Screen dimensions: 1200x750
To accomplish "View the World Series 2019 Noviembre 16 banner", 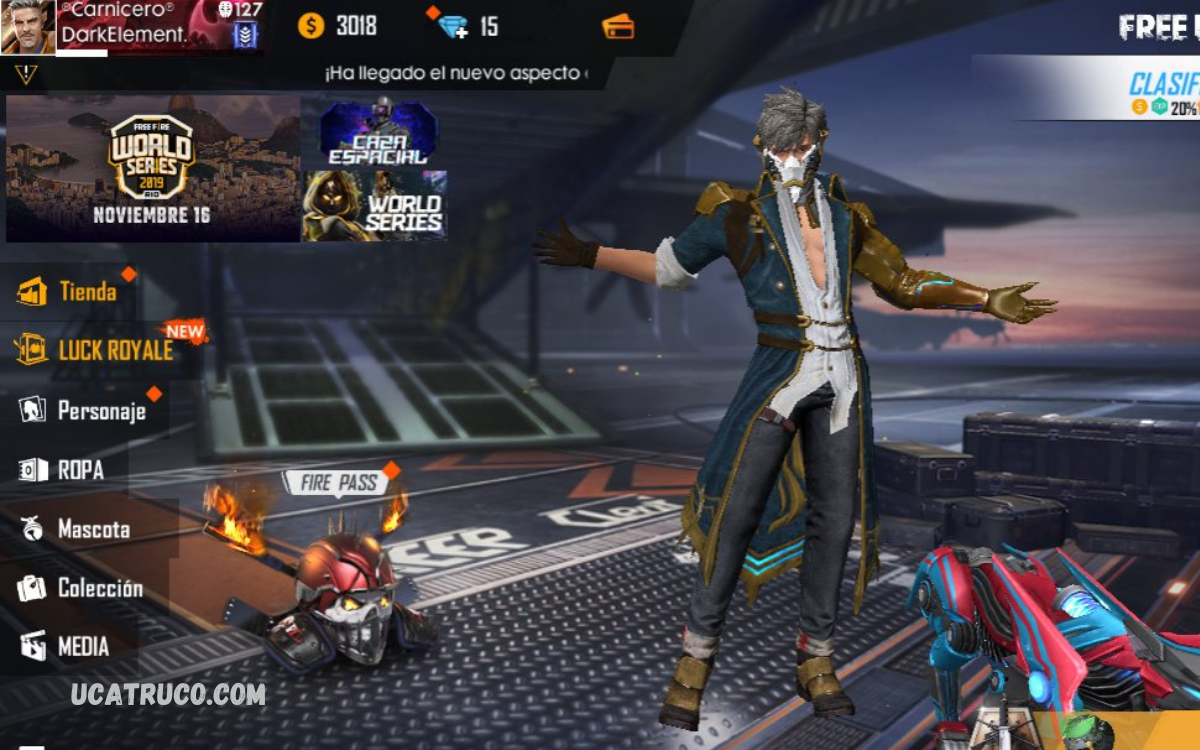I will pyautogui.click(x=153, y=168).
